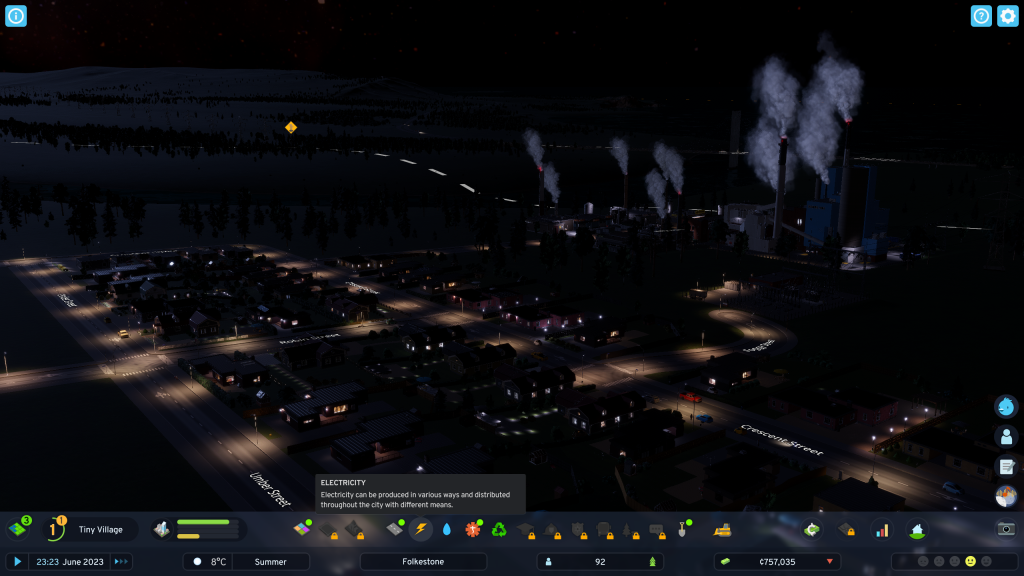
Task: Open the Healthcare and Deathcare menu
Action: pyautogui.click(x=473, y=529)
